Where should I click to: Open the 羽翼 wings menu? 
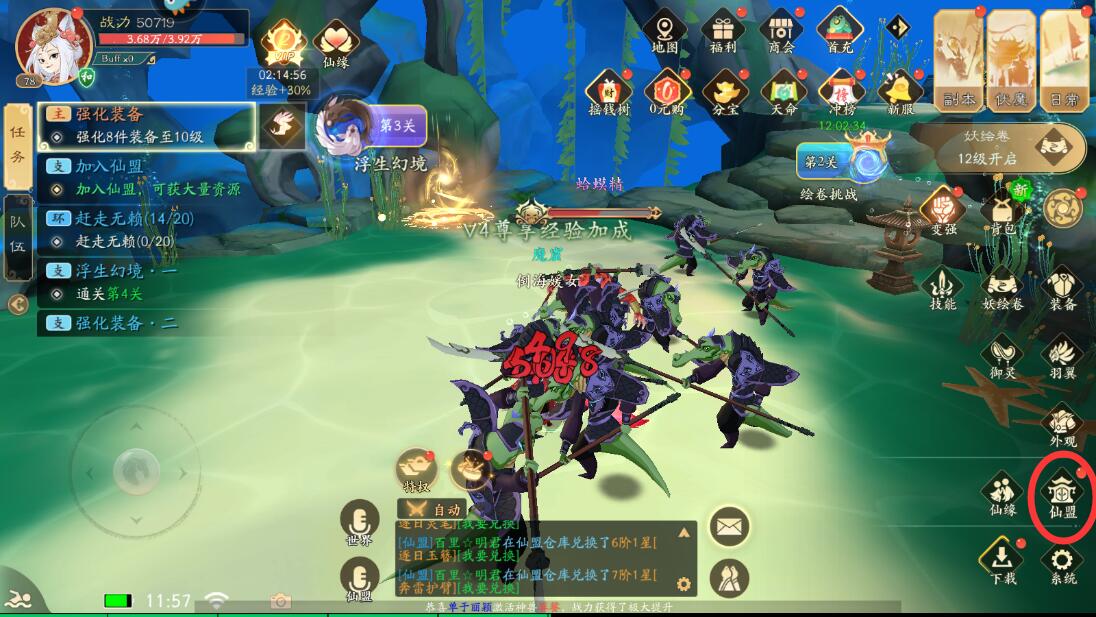[x=1062, y=356]
